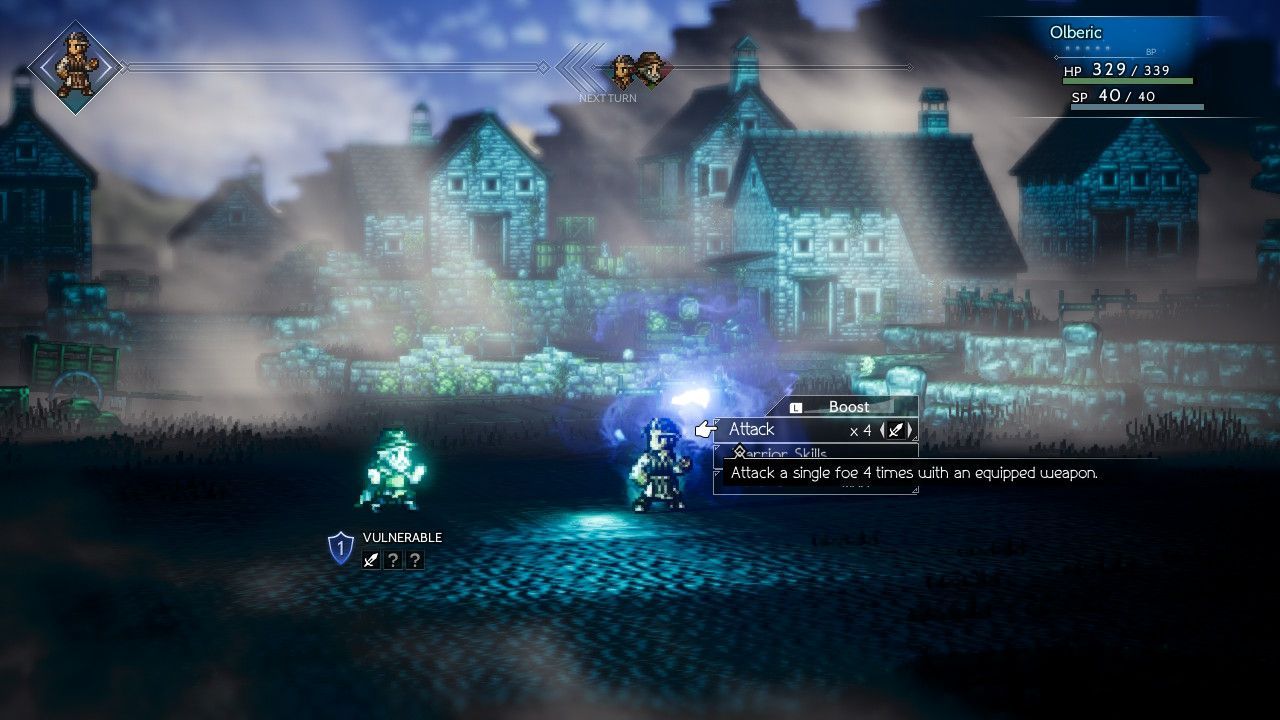Click the blue shield icon showing 1
This screenshot has height=720, width=1280.
[x=340, y=546]
